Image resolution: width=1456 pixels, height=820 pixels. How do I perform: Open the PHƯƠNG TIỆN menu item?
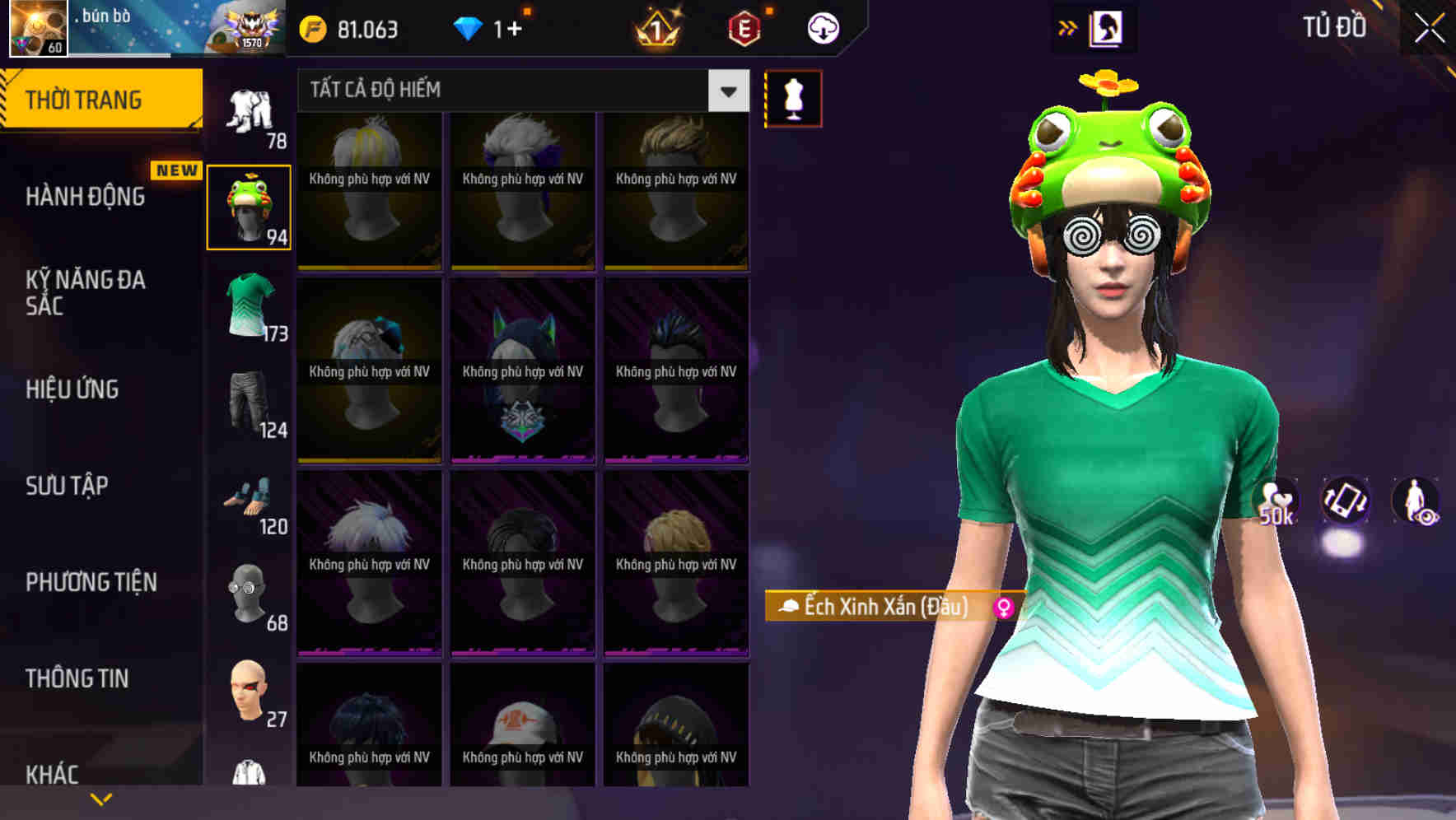(89, 582)
